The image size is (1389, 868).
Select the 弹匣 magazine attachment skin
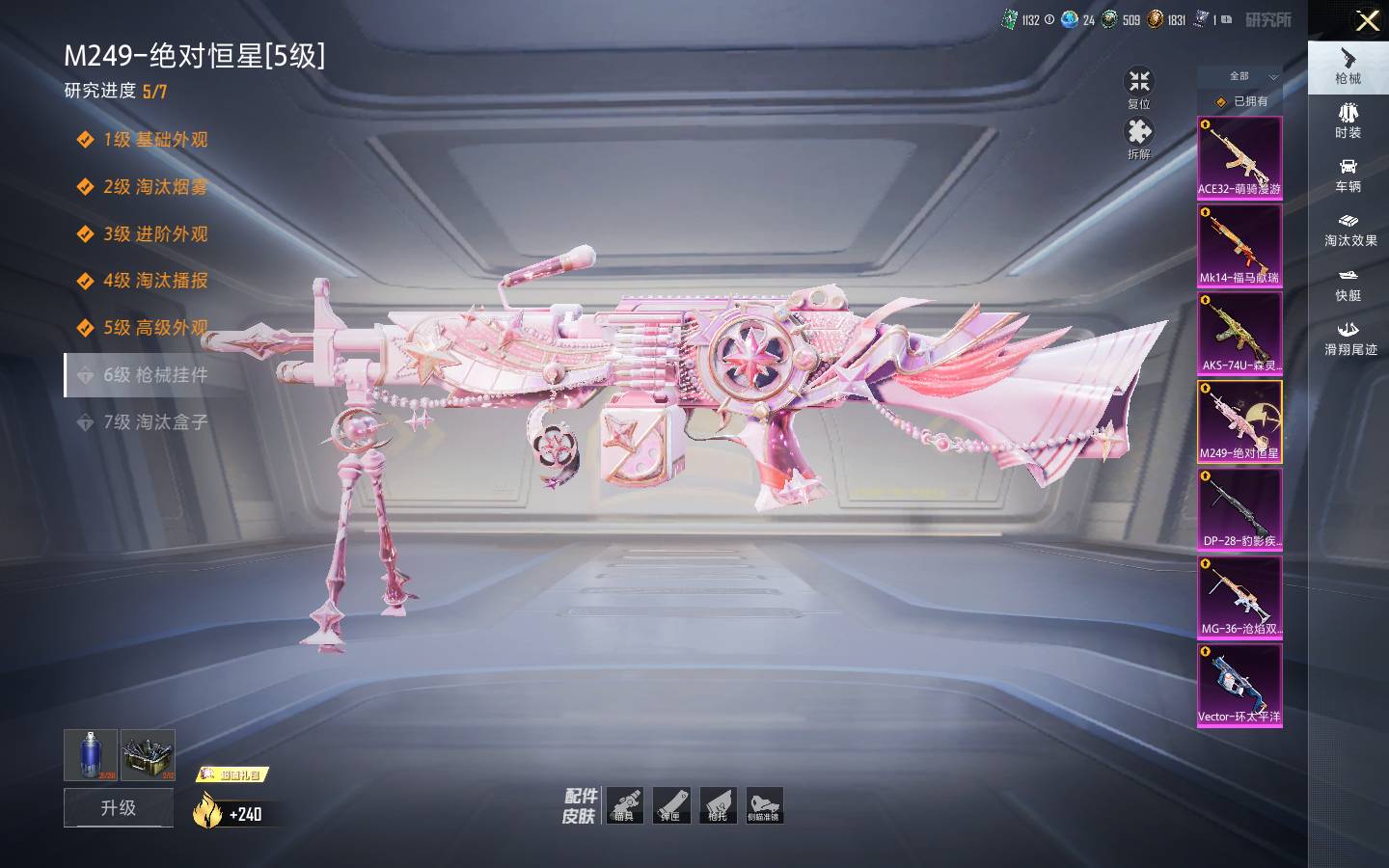tap(670, 805)
